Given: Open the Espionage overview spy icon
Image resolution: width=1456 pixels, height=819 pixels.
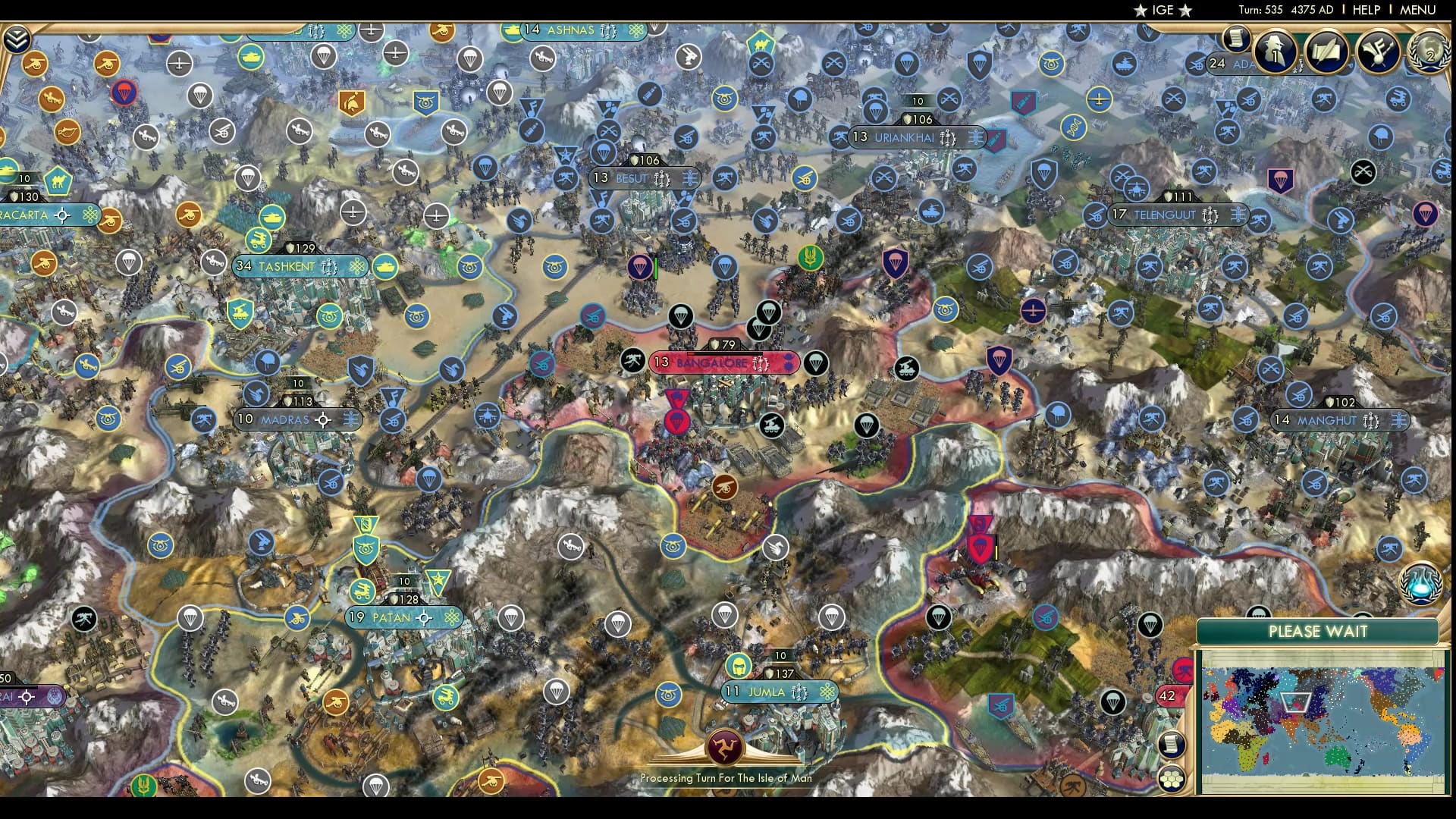Looking at the screenshot, I should pyautogui.click(x=1274, y=52).
